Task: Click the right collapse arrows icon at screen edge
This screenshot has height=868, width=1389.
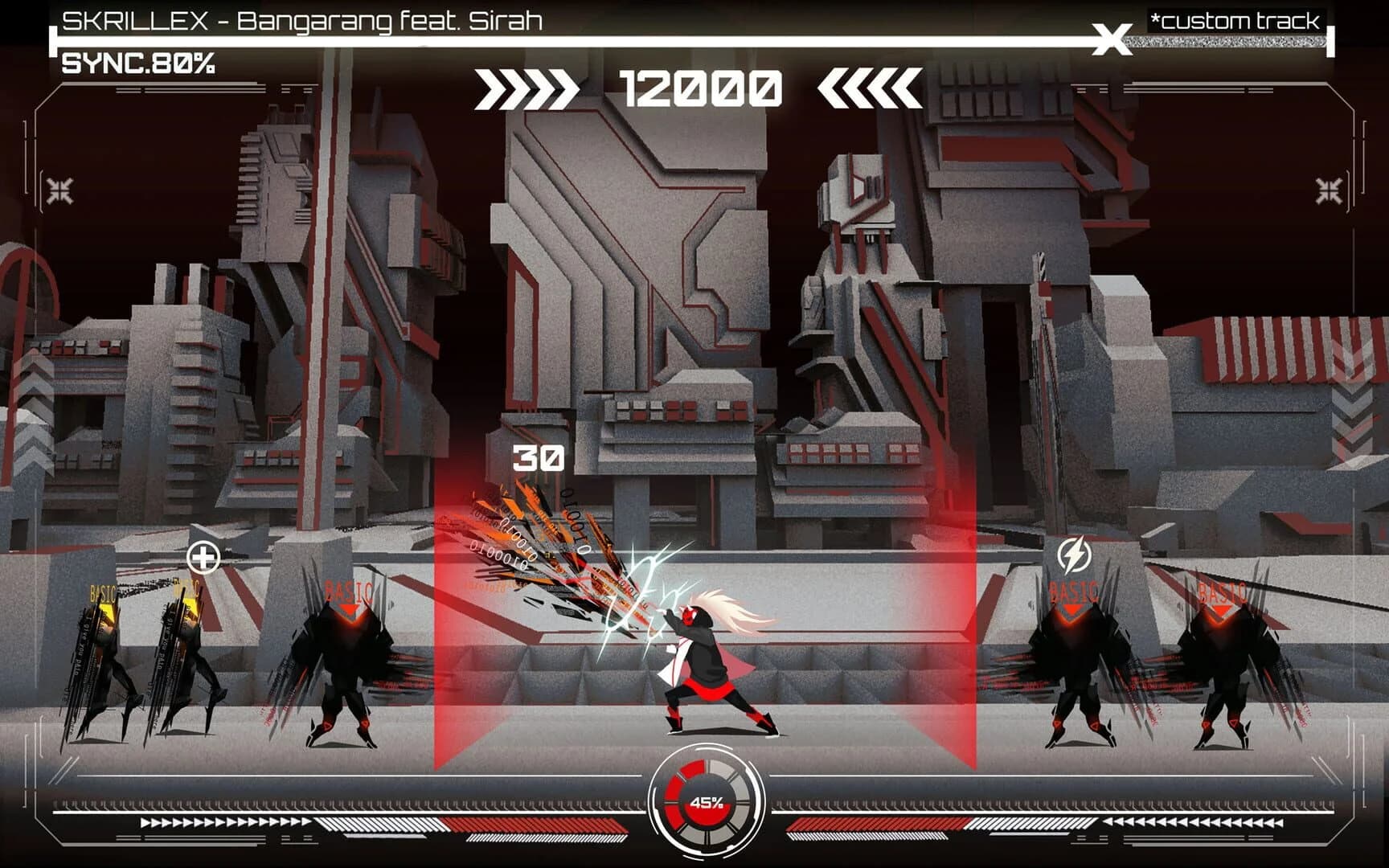Action: (1327, 190)
